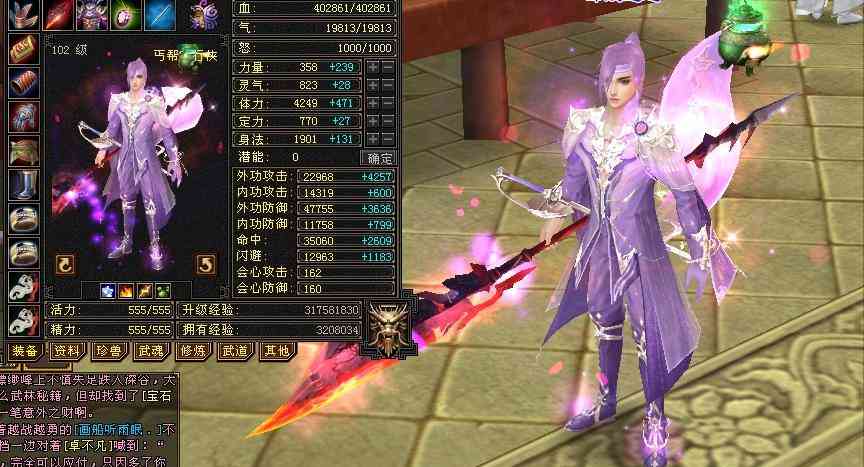Open the 武魂 tab
Viewport: 864px width, 467px height.
[x=150, y=351]
